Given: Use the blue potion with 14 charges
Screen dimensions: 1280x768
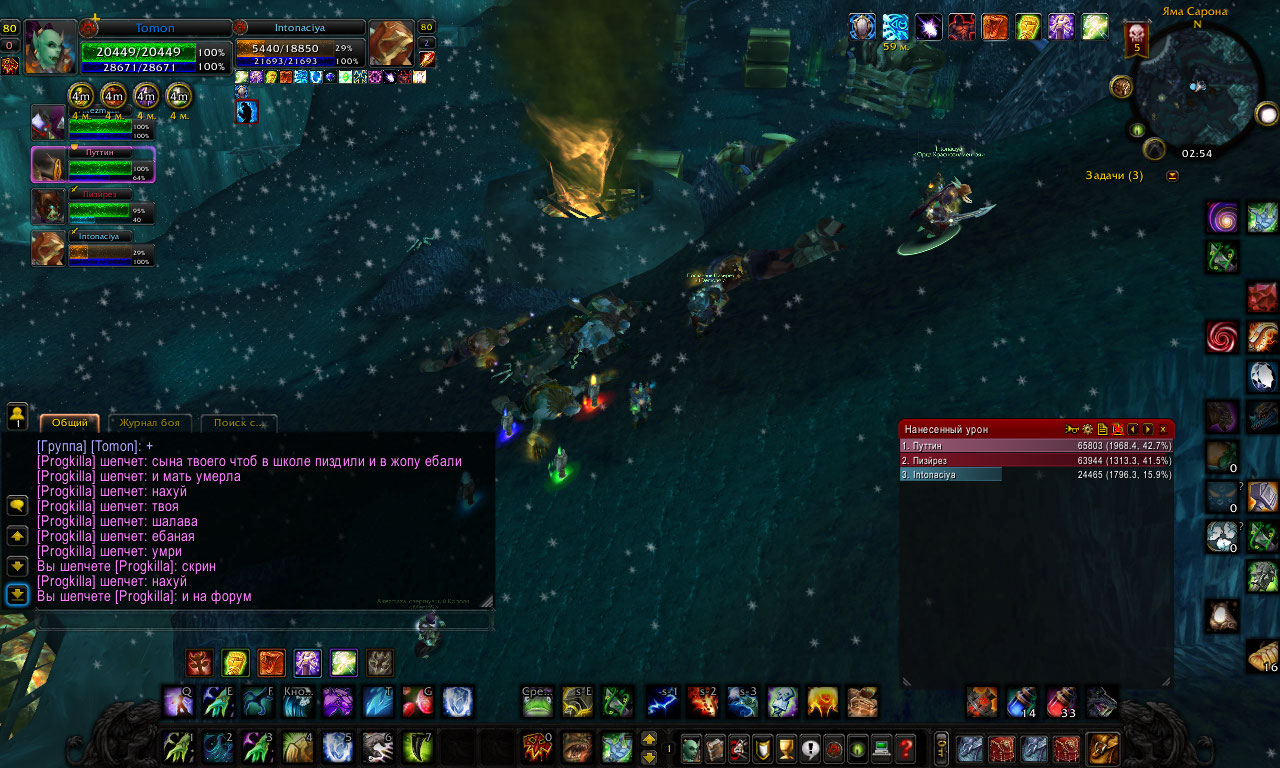Looking at the screenshot, I should coord(1021,701).
